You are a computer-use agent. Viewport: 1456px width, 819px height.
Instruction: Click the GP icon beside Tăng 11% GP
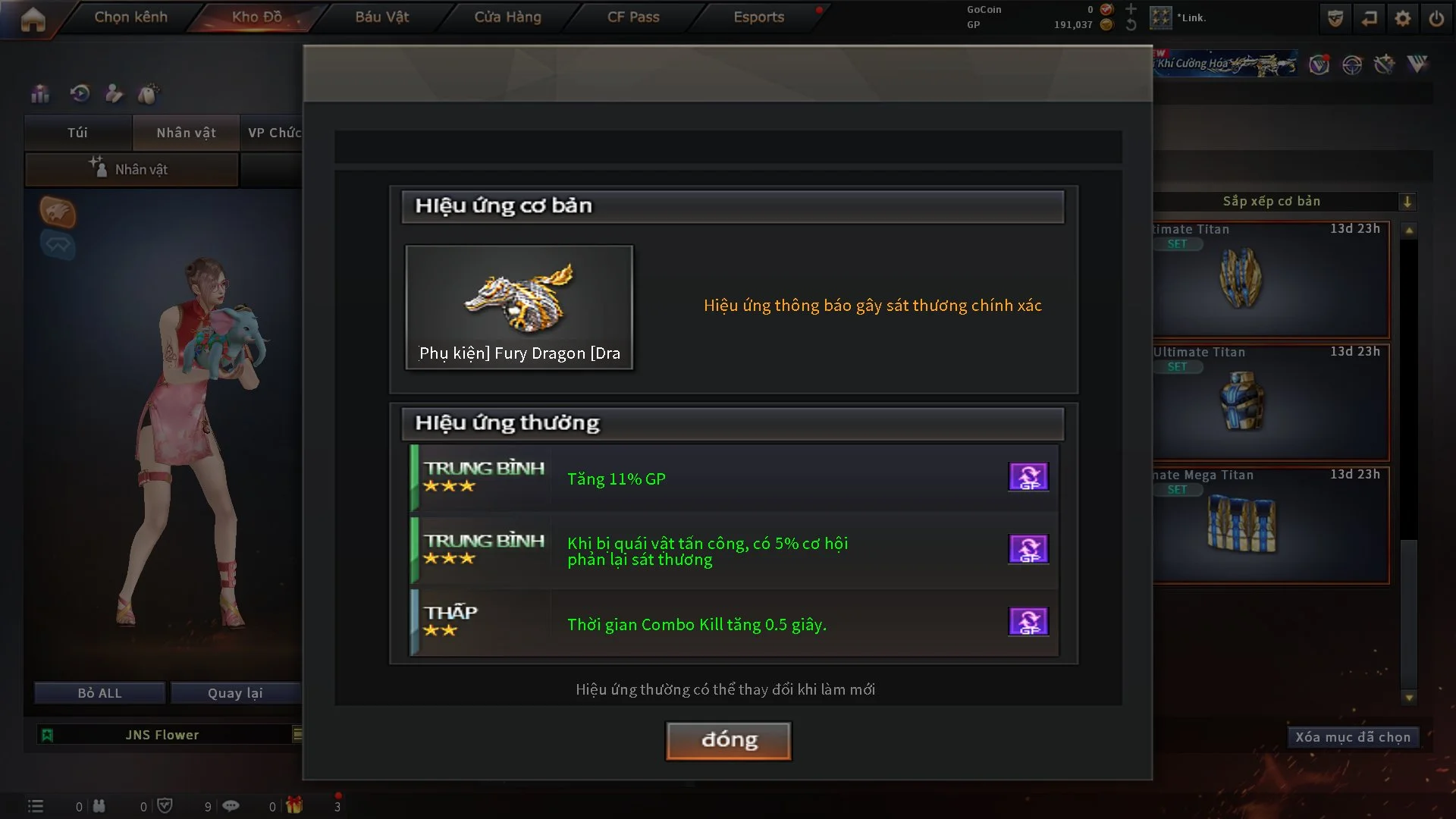1028,477
